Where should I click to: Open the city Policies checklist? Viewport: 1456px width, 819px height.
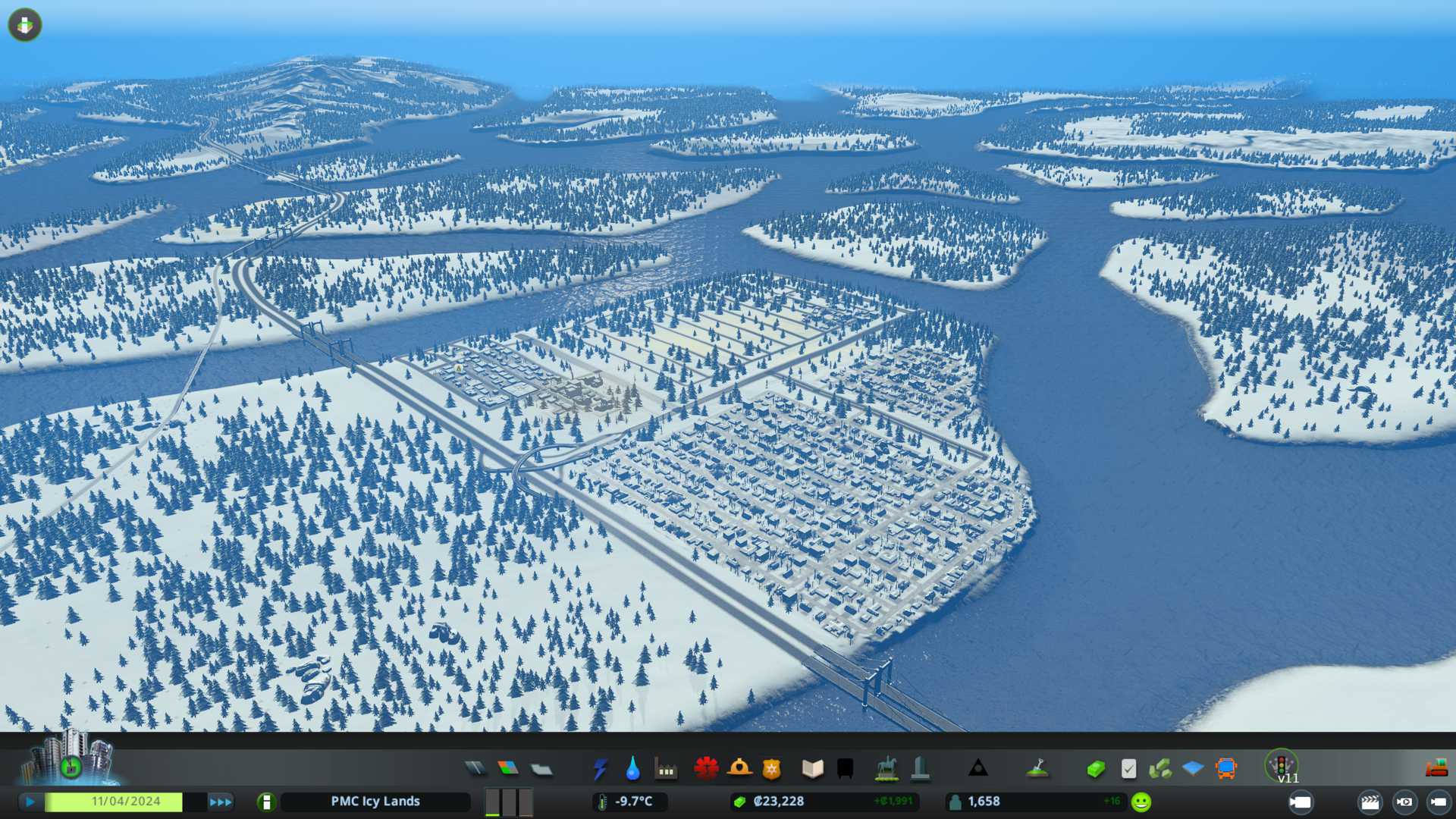[x=1128, y=769]
